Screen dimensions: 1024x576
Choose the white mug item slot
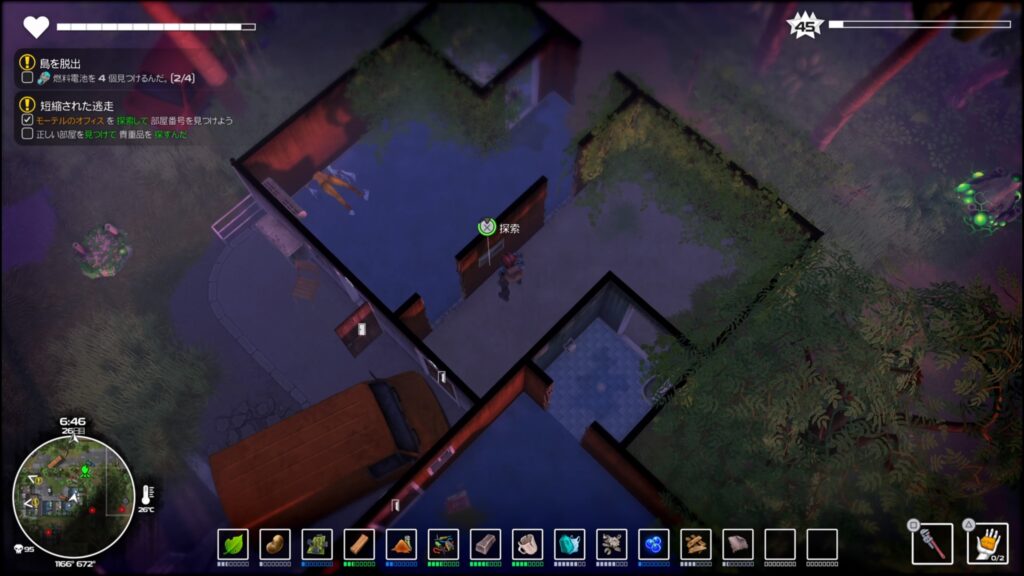tap(527, 544)
